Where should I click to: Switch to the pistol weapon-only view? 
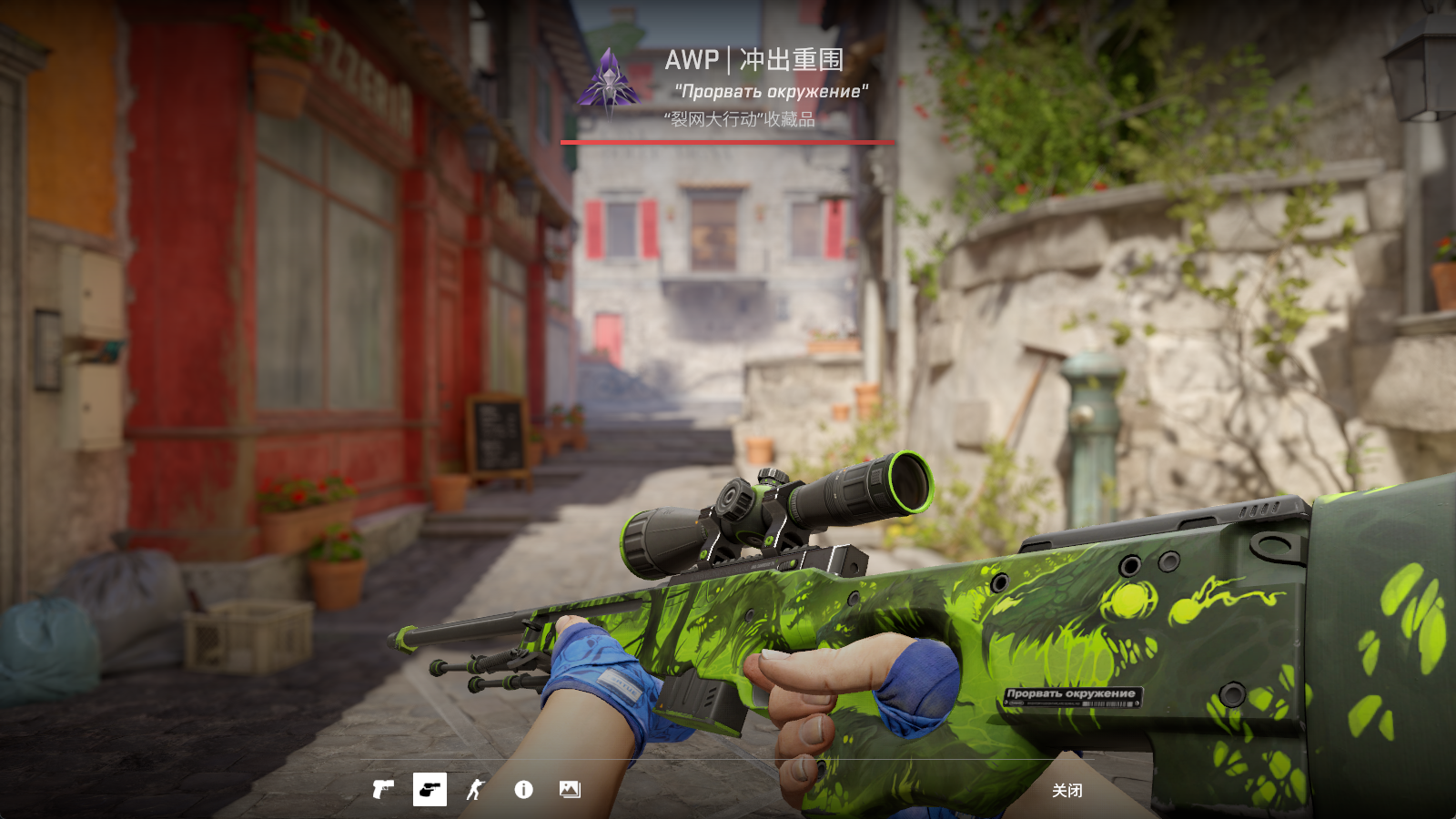(383, 790)
